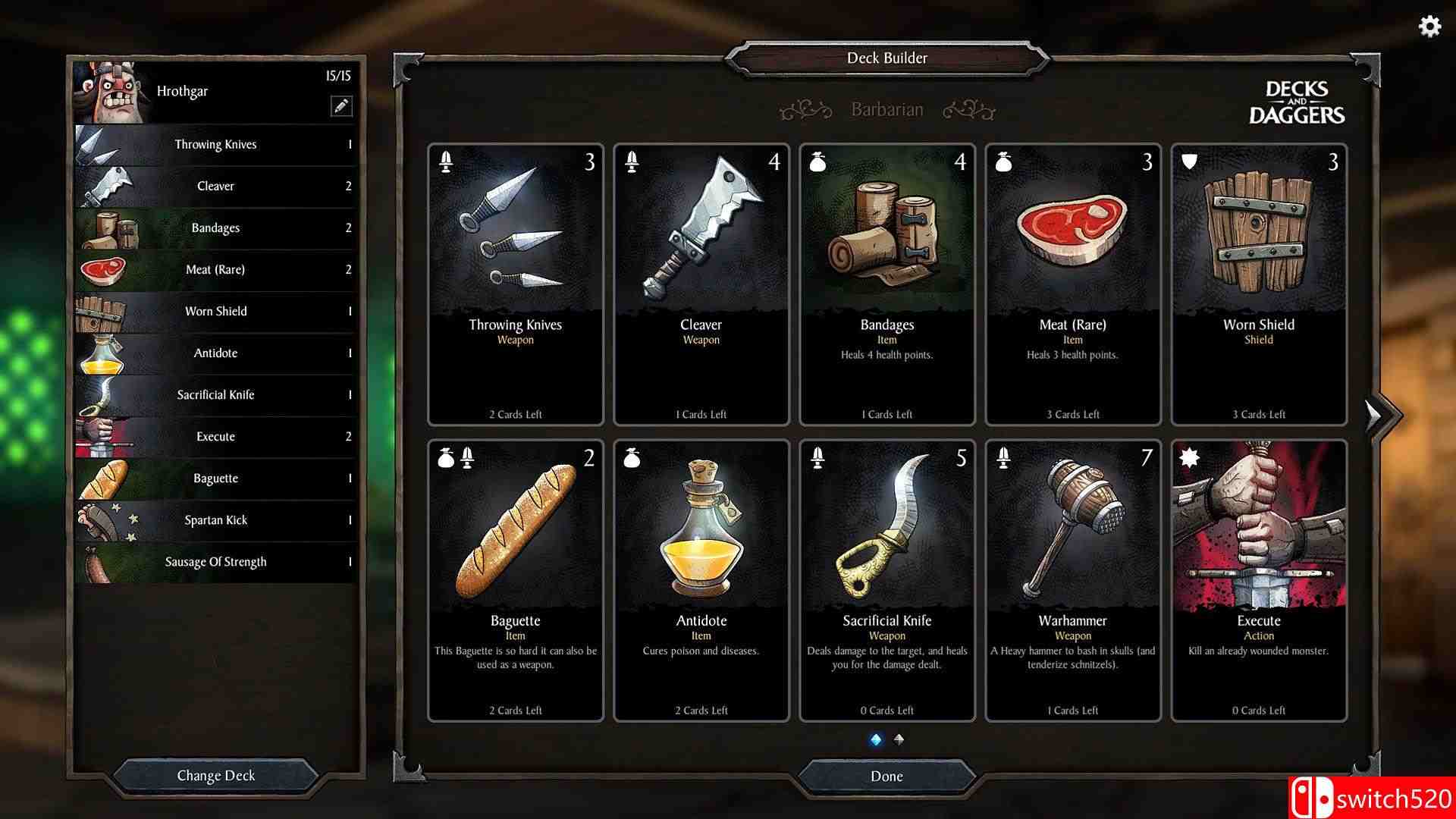Select the Warhammer weapon card
This screenshot has width=1456, height=819.
pos(1072,580)
